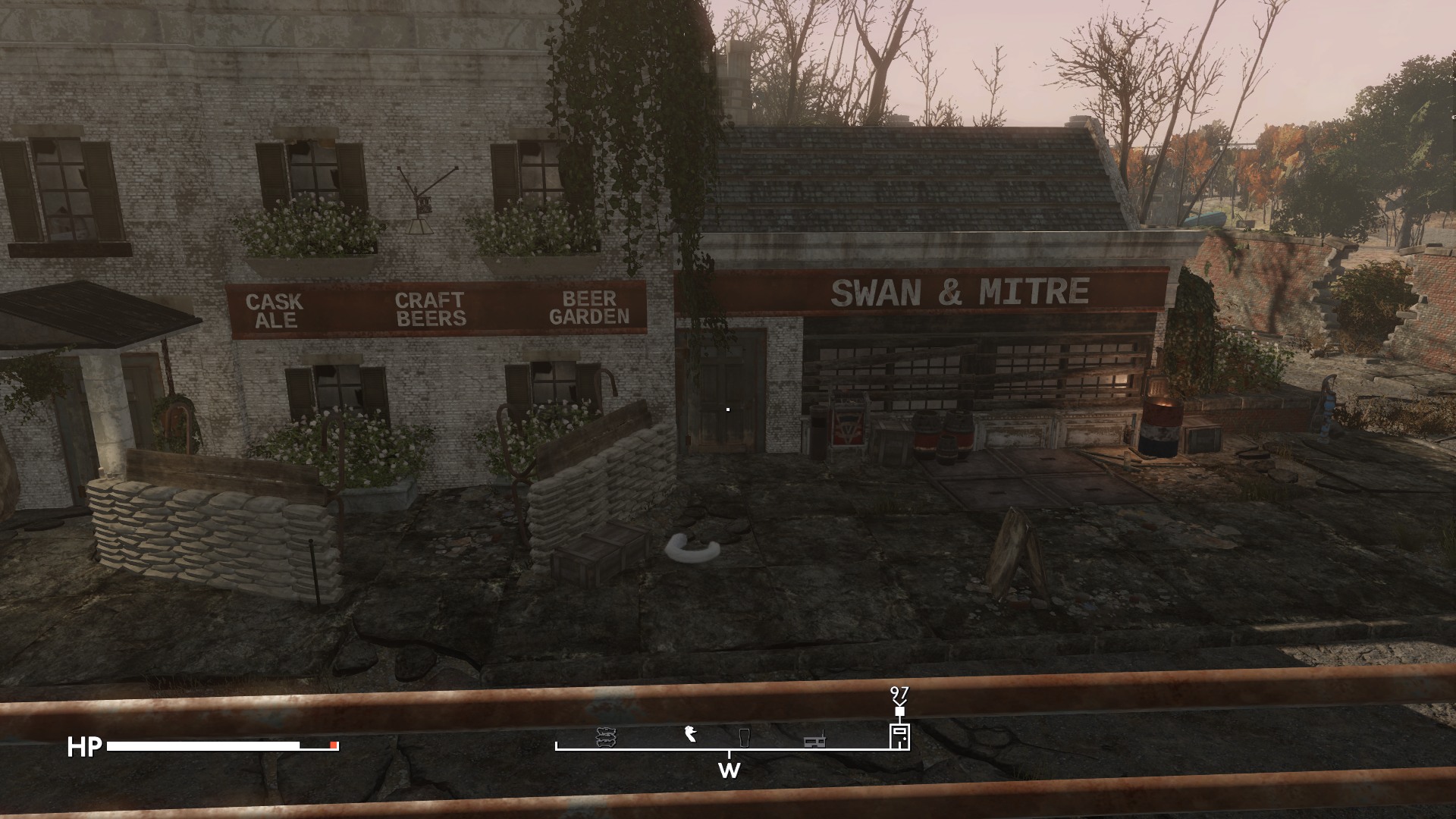Click the door quest marker on compass
Screen dimensions: 1456x819
(x=899, y=736)
